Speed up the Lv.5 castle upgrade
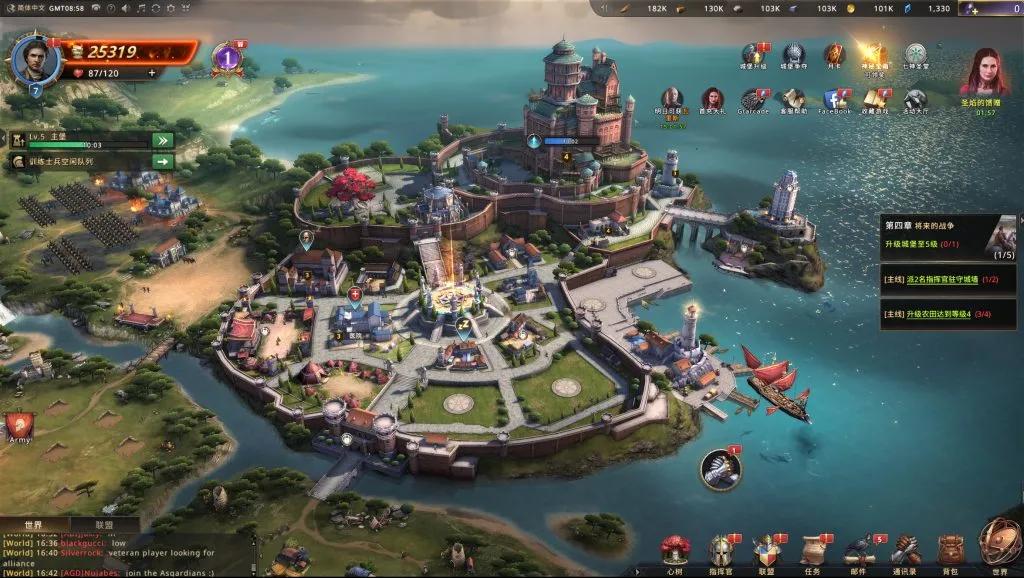 click(162, 140)
